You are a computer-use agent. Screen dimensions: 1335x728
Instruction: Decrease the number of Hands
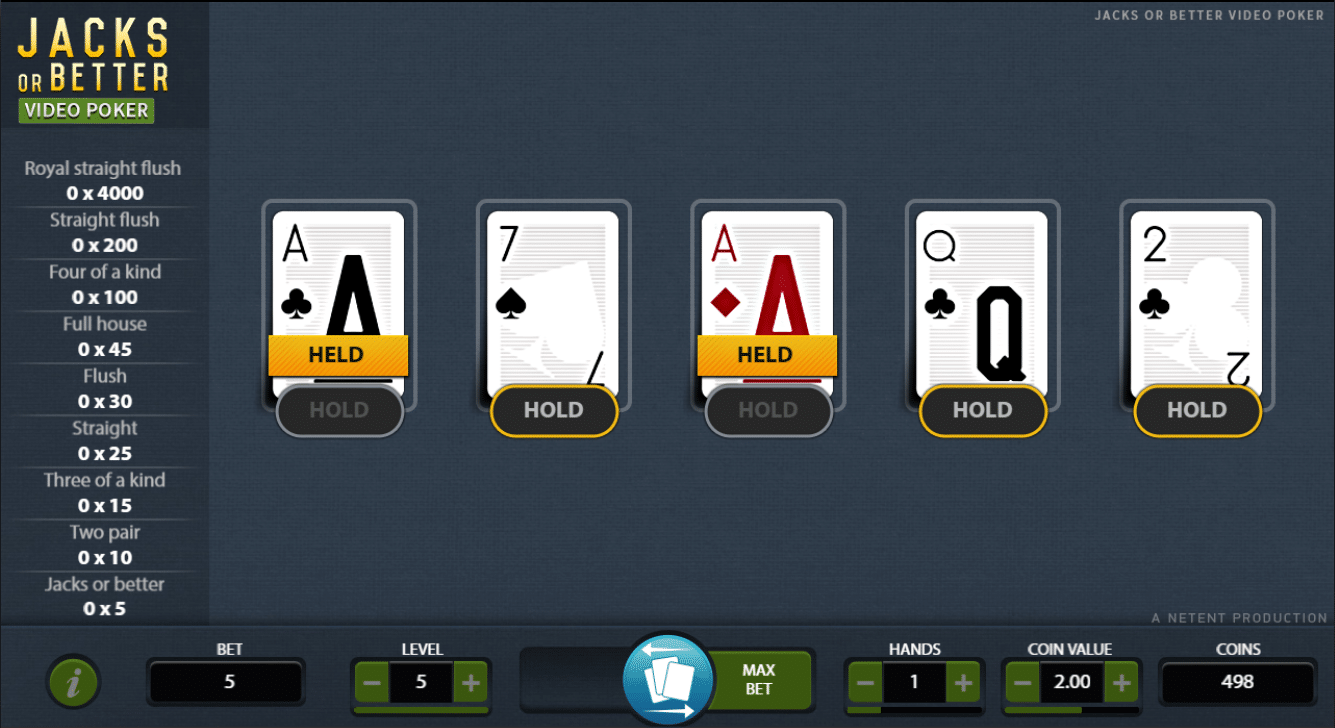[865, 682]
